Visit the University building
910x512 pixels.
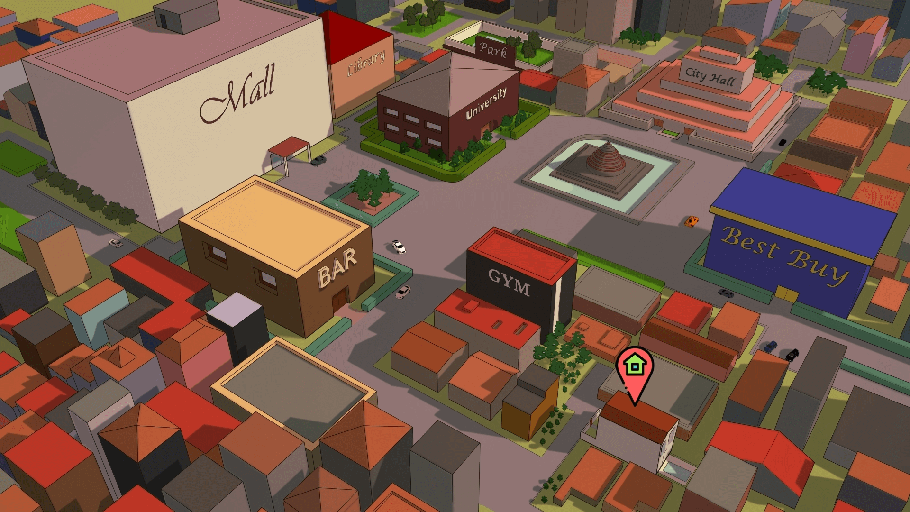tap(485, 104)
